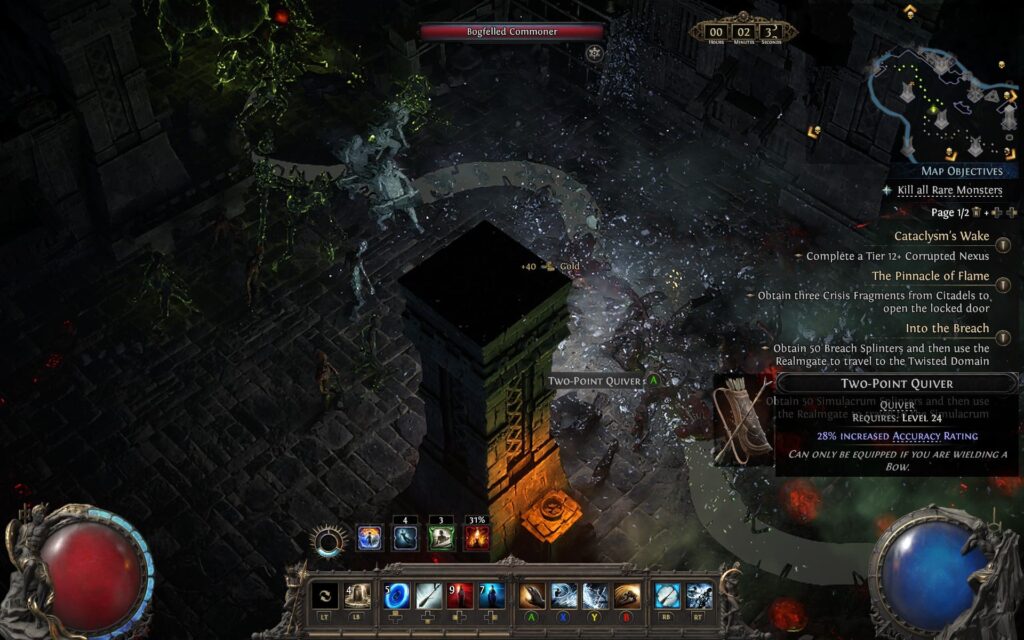Use the whirlwind slash skill
The width and height of the screenshot is (1024, 640).
pos(564,596)
